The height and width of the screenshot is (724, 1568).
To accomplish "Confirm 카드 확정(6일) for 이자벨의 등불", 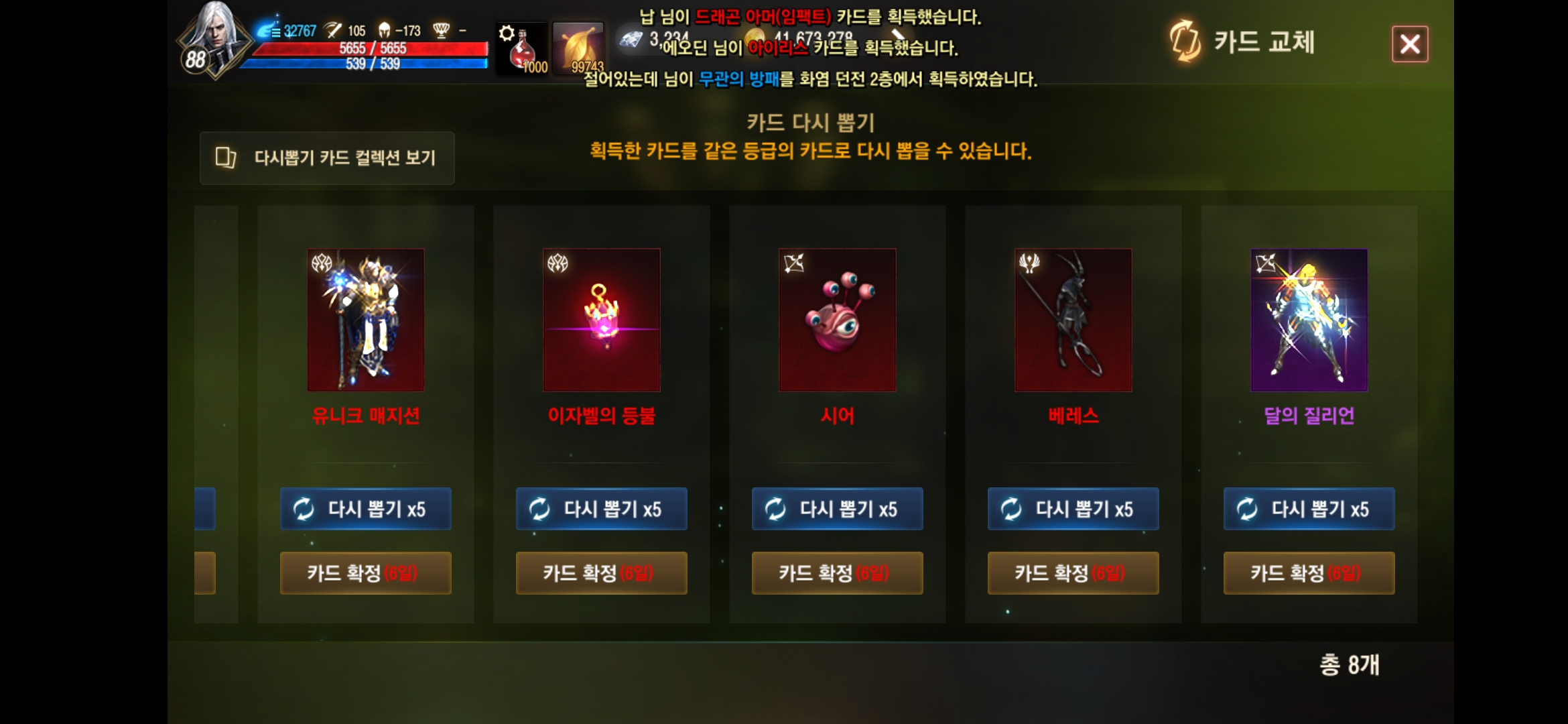I will (x=601, y=573).
